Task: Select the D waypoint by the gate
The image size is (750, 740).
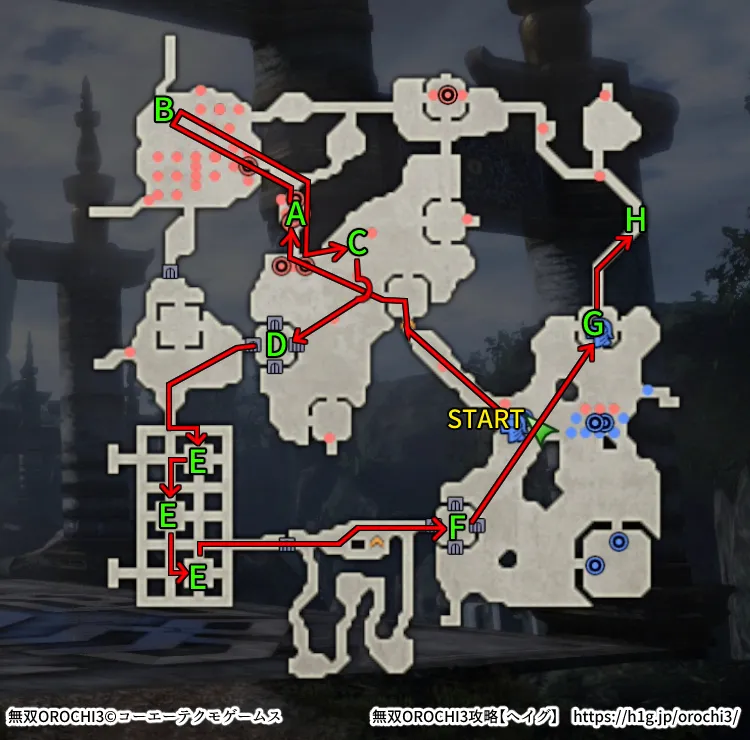Action: pos(277,346)
